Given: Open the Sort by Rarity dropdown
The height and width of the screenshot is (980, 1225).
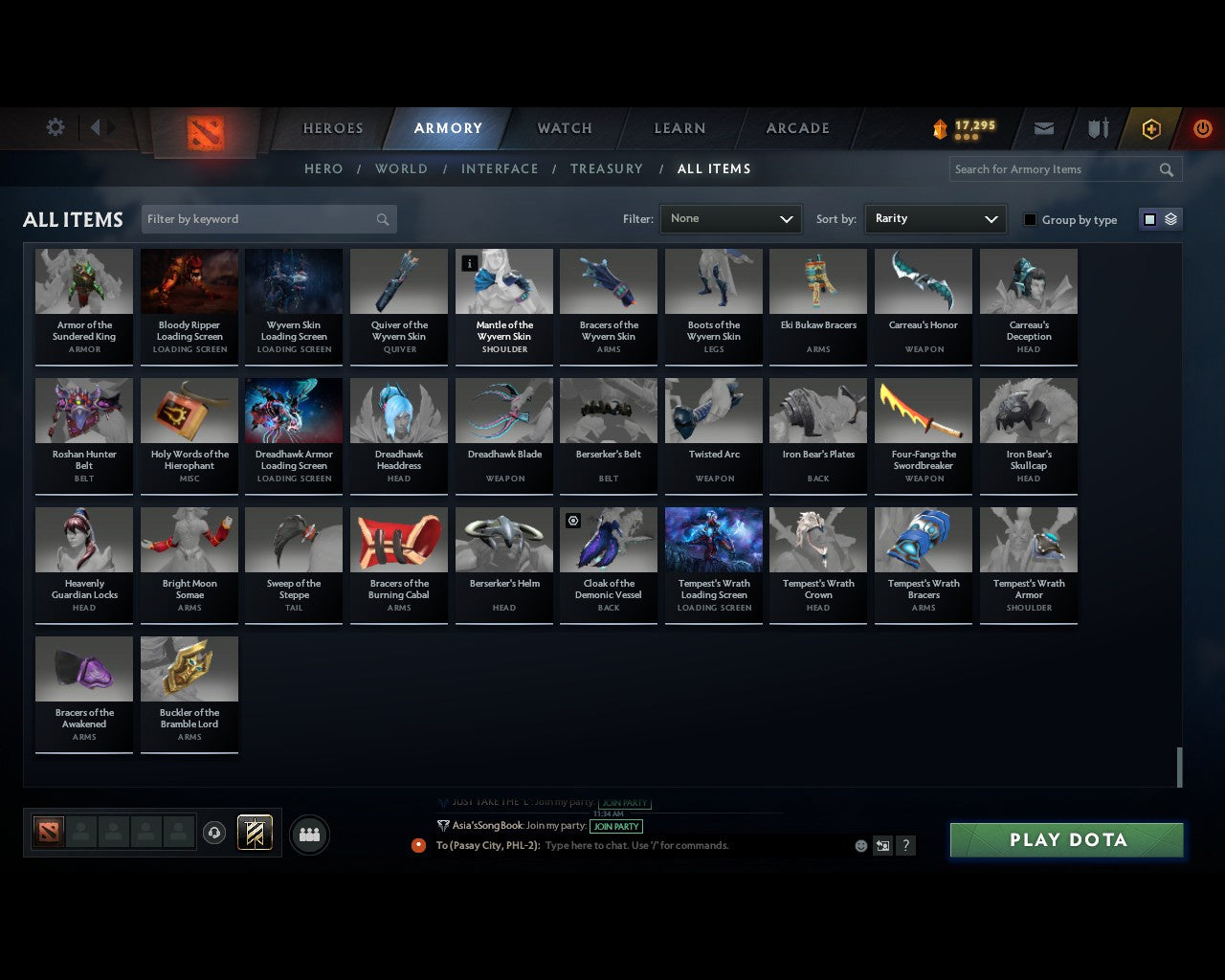Looking at the screenshot, I should 935,219.
